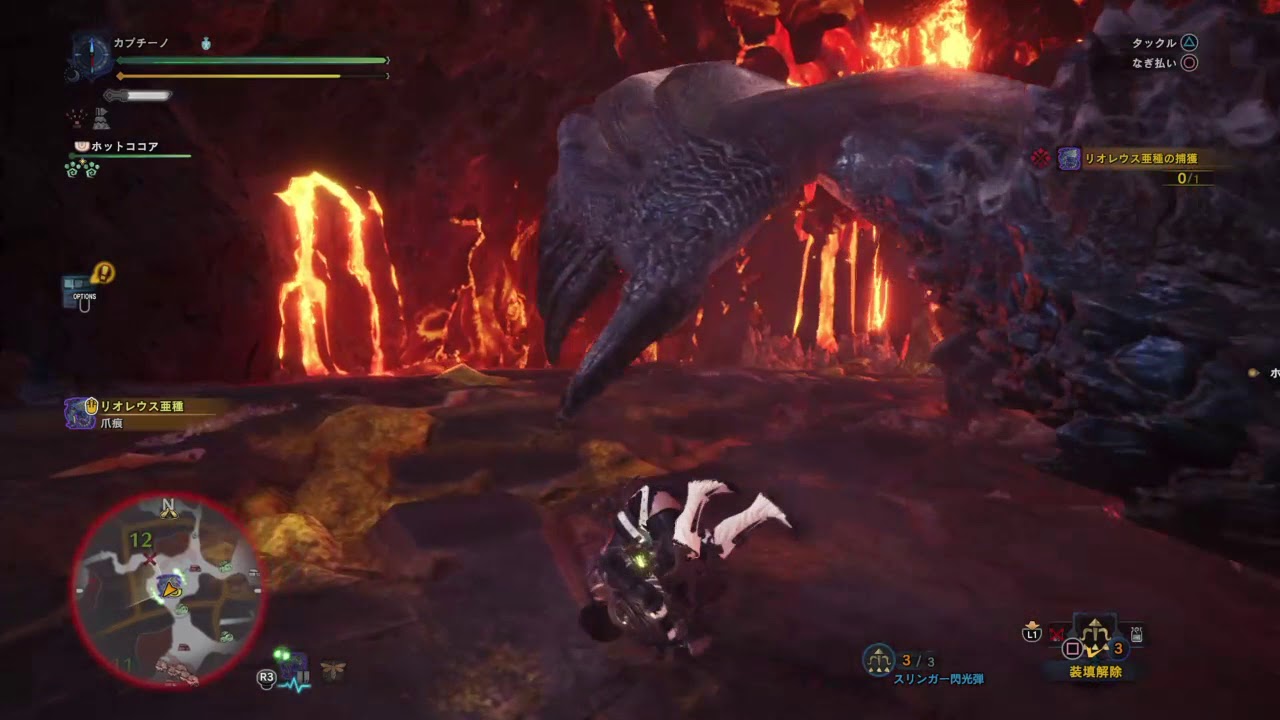The height and width of the screenshot is (720, 1280).
Task: Click the green health bar
Action: 250,60
